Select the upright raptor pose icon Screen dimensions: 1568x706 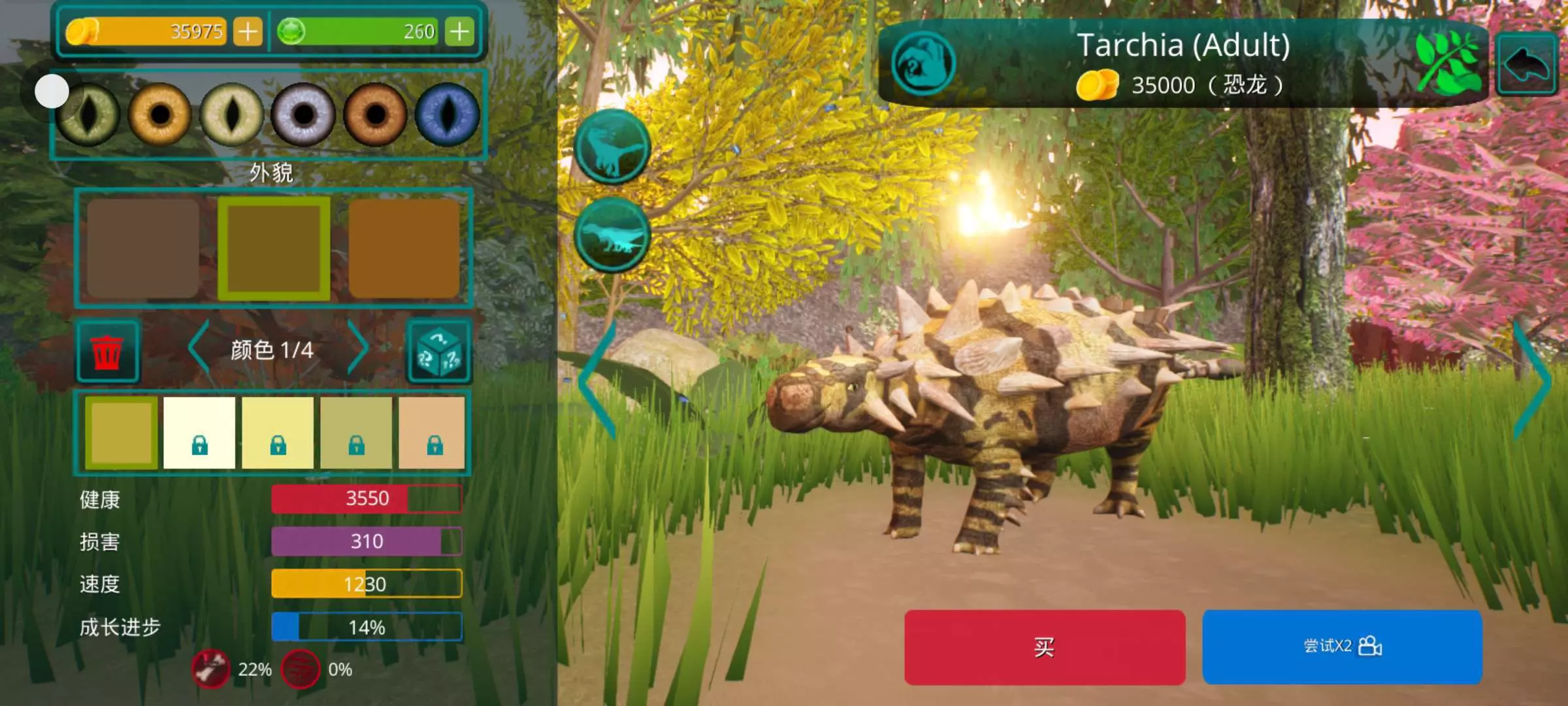coord(612,146)
